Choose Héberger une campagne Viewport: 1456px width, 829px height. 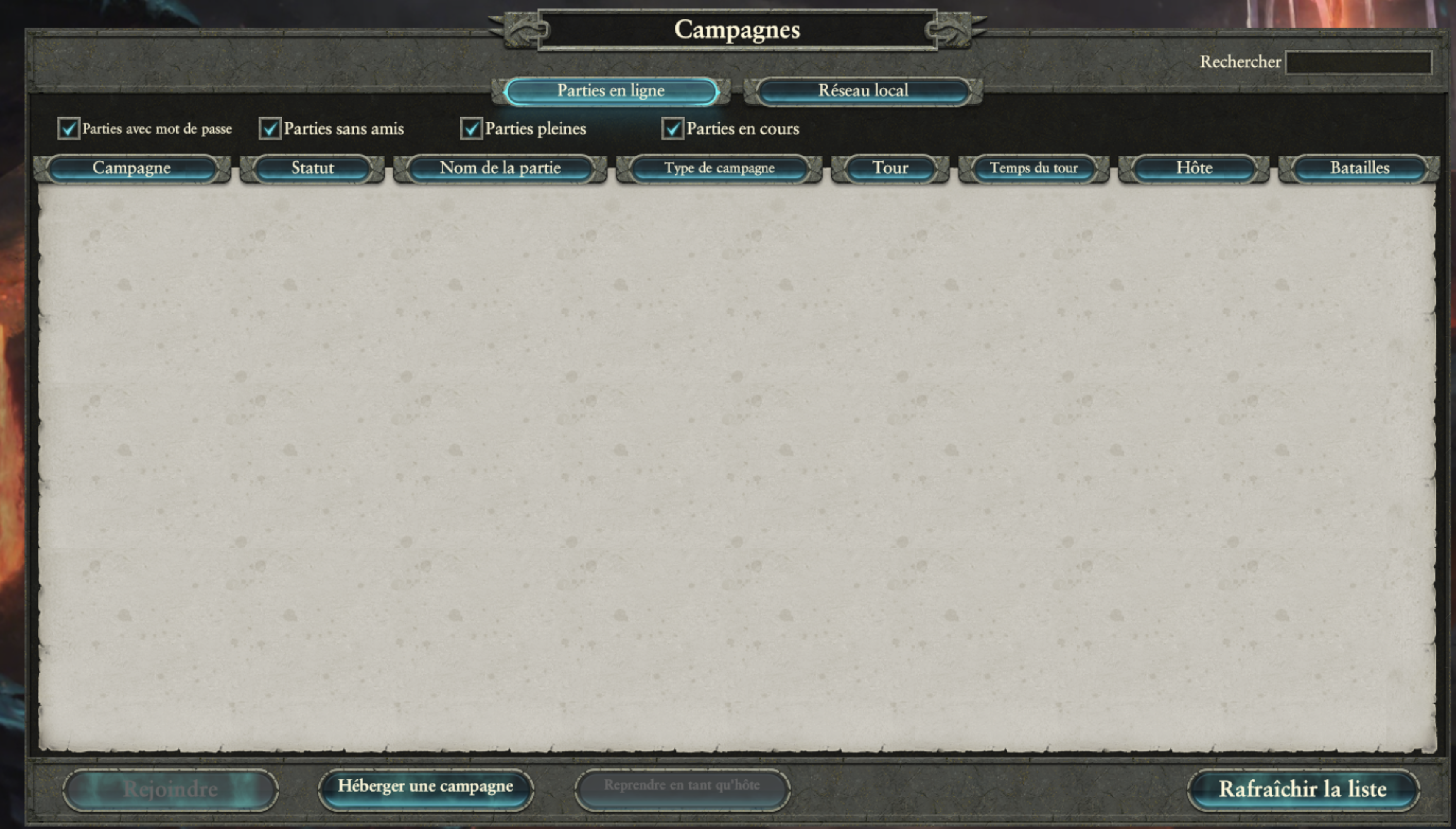(425, 788)
